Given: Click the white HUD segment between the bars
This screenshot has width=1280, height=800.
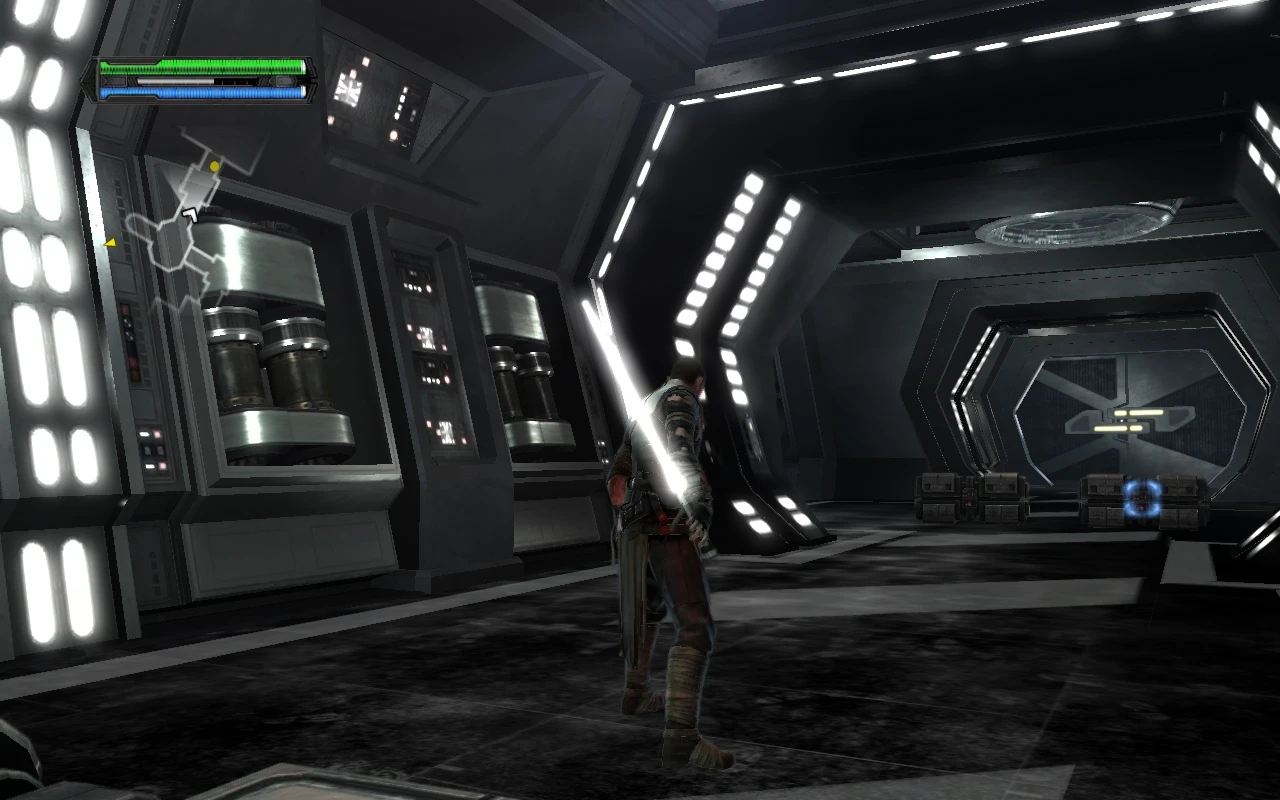Looking at the screenshot, I should click(x=175, y=82).
